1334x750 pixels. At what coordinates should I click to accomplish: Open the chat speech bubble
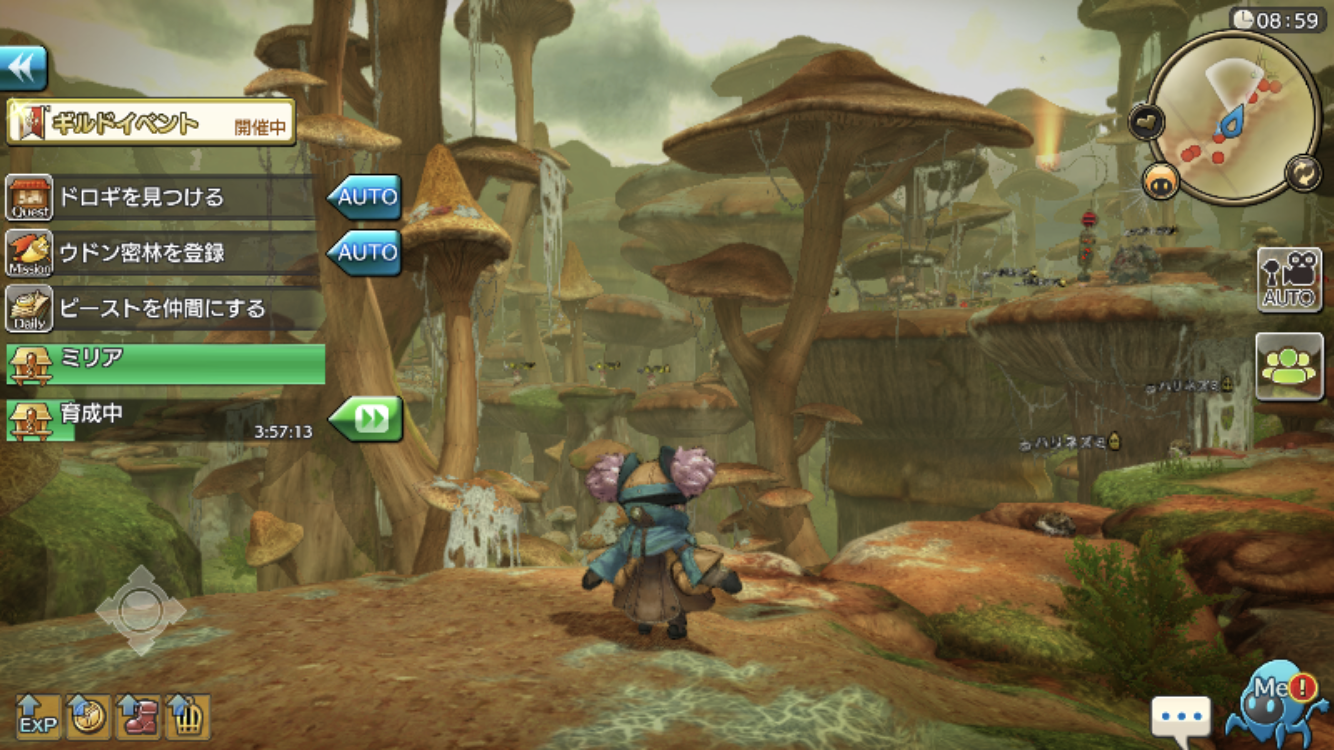(x=1180, y=718)
